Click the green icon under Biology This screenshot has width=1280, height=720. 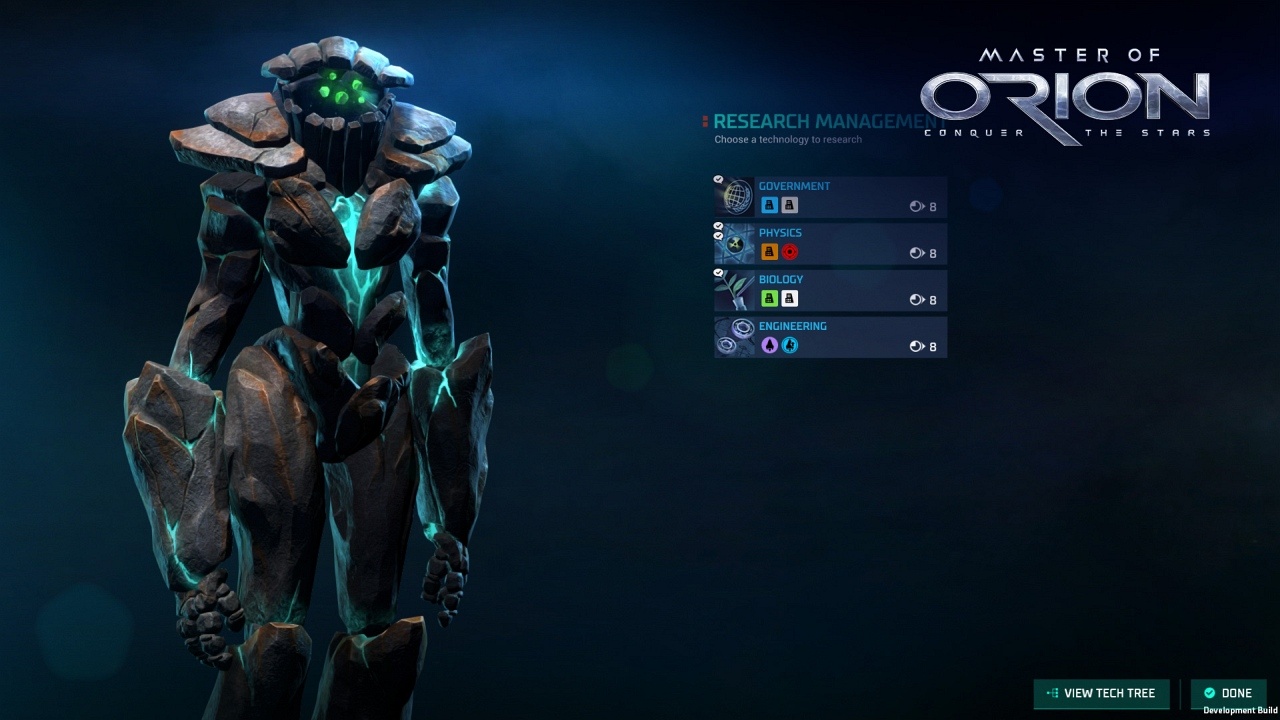pyautogui.click(x=769, y=298)
